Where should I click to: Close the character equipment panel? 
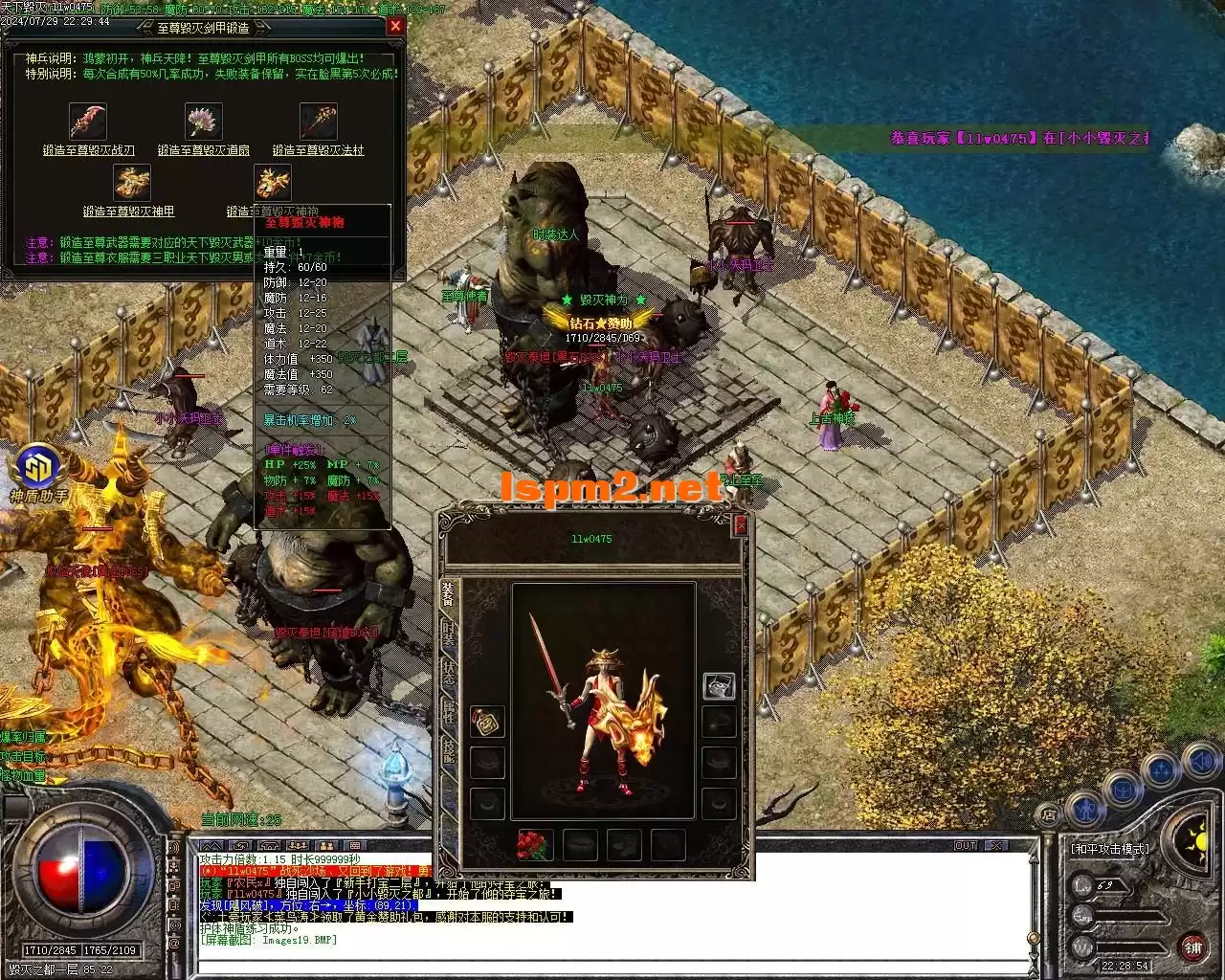click(740, 525)
